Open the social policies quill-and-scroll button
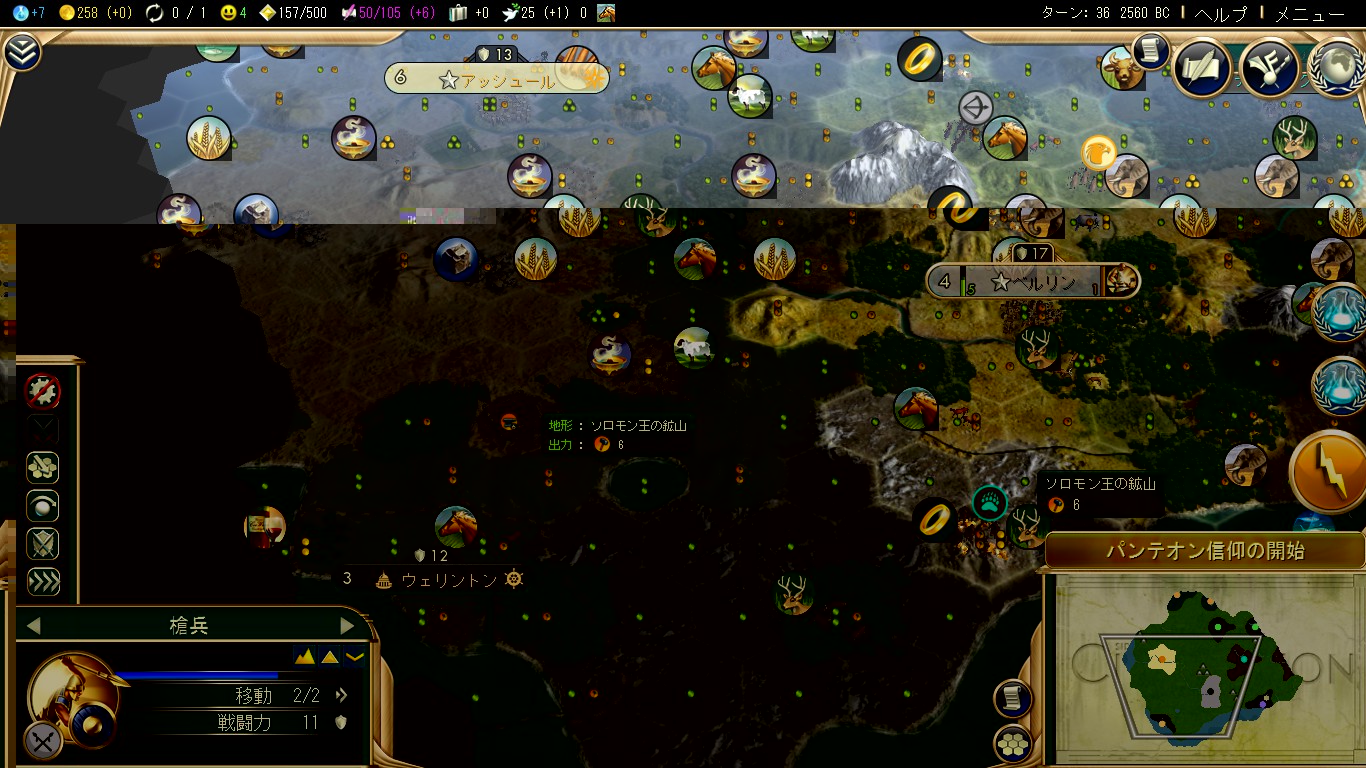 point(1201,67)
